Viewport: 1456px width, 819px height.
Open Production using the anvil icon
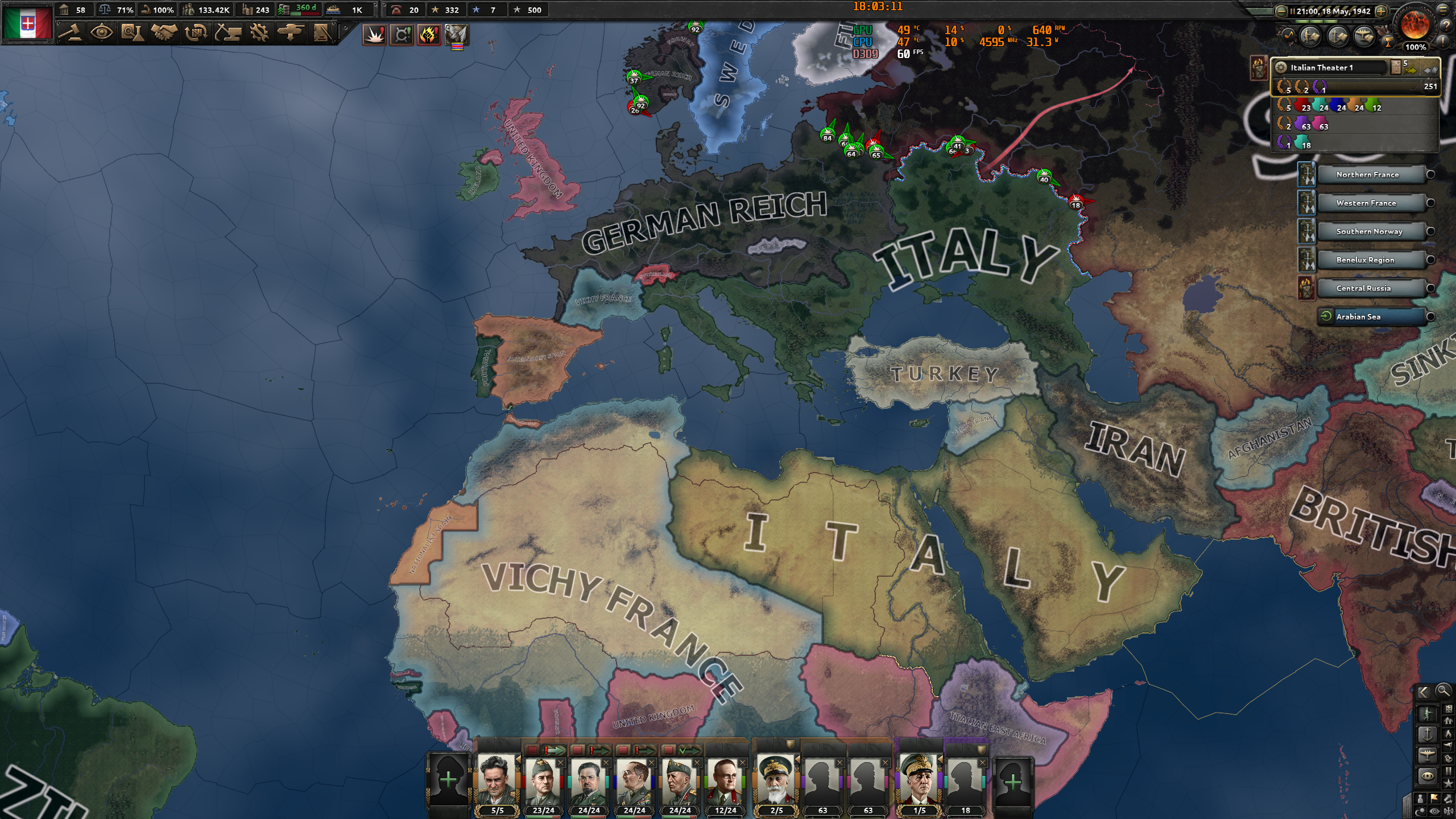coord(228,32)
